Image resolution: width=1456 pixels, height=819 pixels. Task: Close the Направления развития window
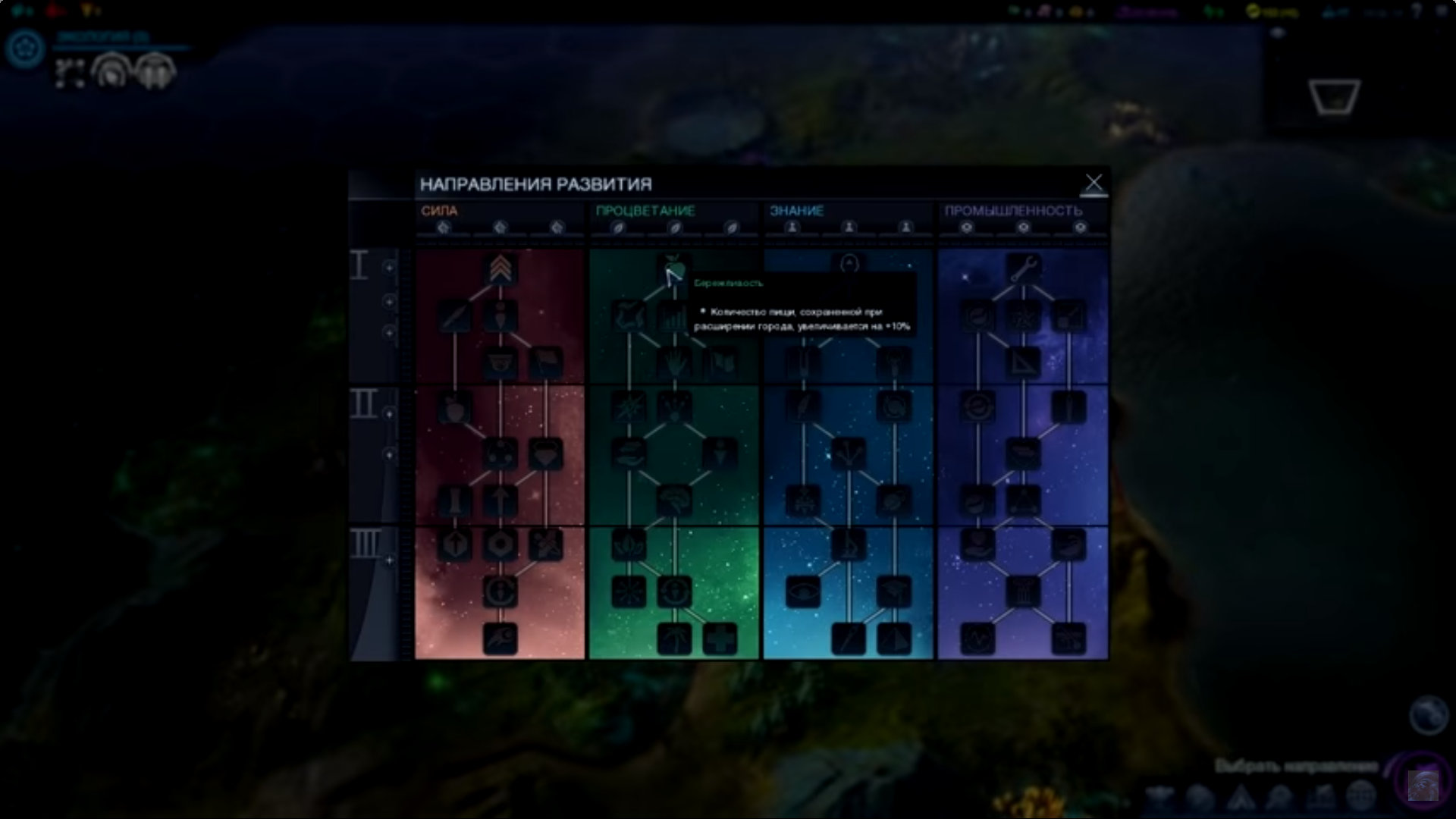tap(1093, 183)
